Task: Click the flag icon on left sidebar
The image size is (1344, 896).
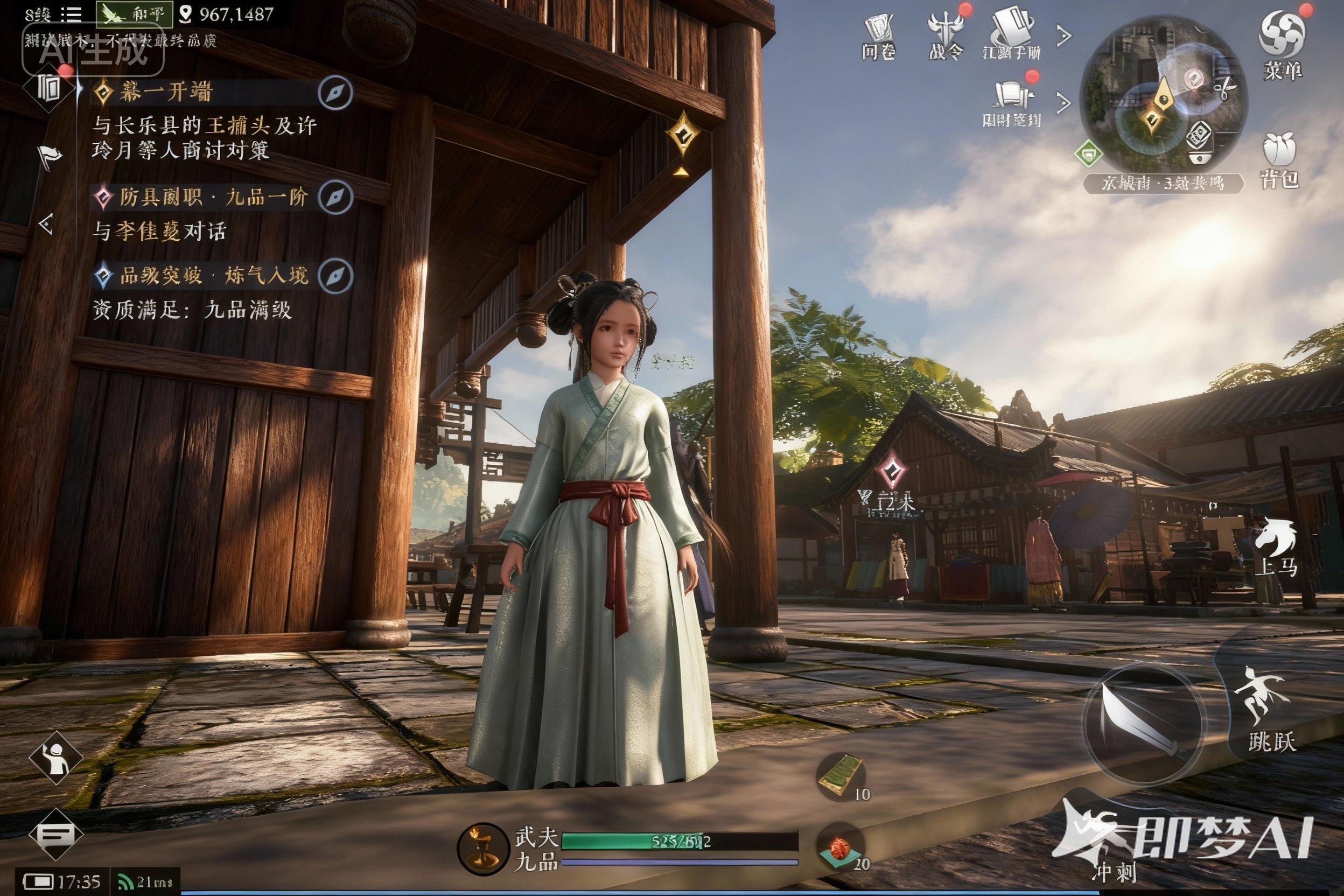Action: point(48,156)
